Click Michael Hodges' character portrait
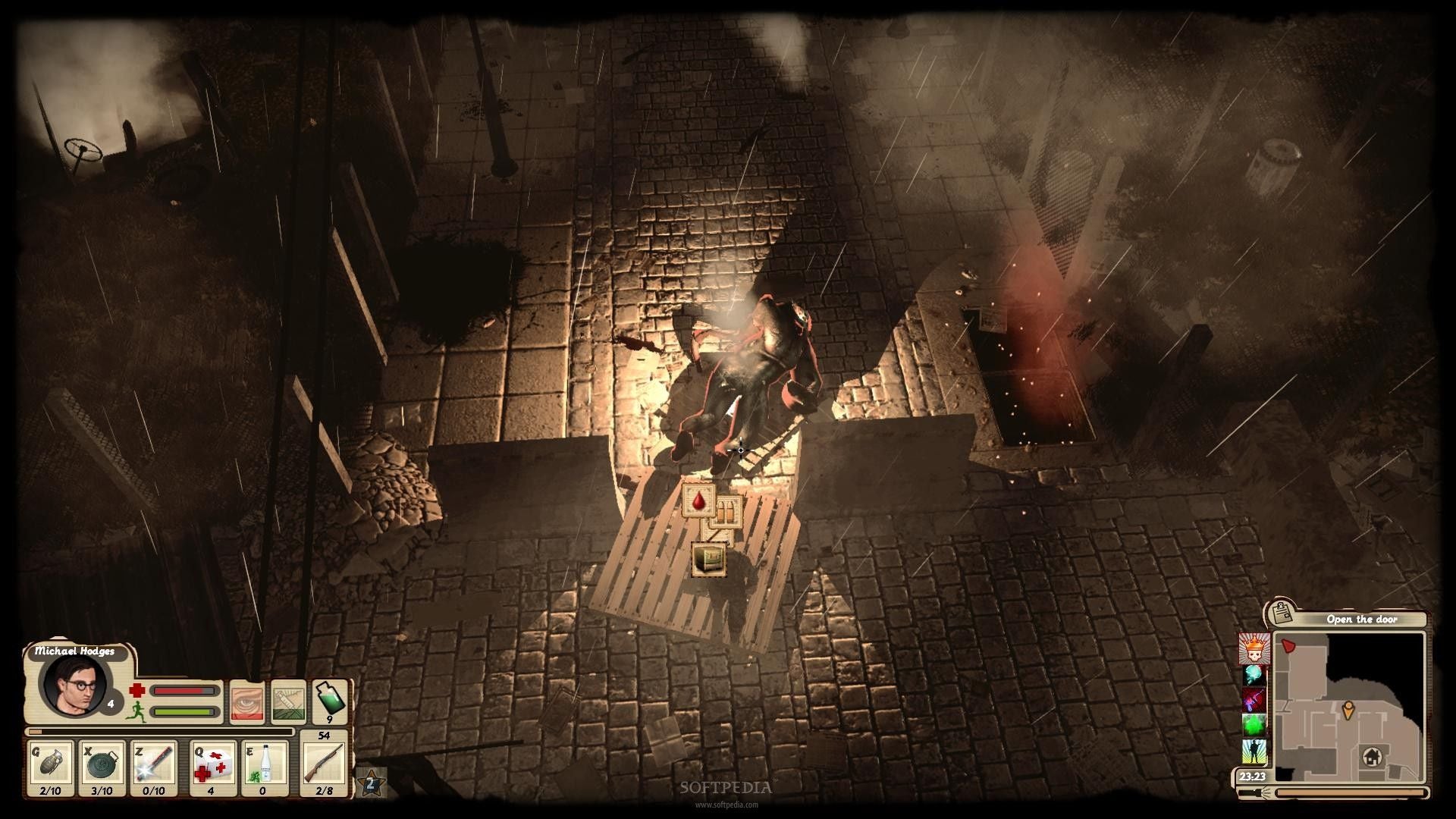 tap(74, 684)
